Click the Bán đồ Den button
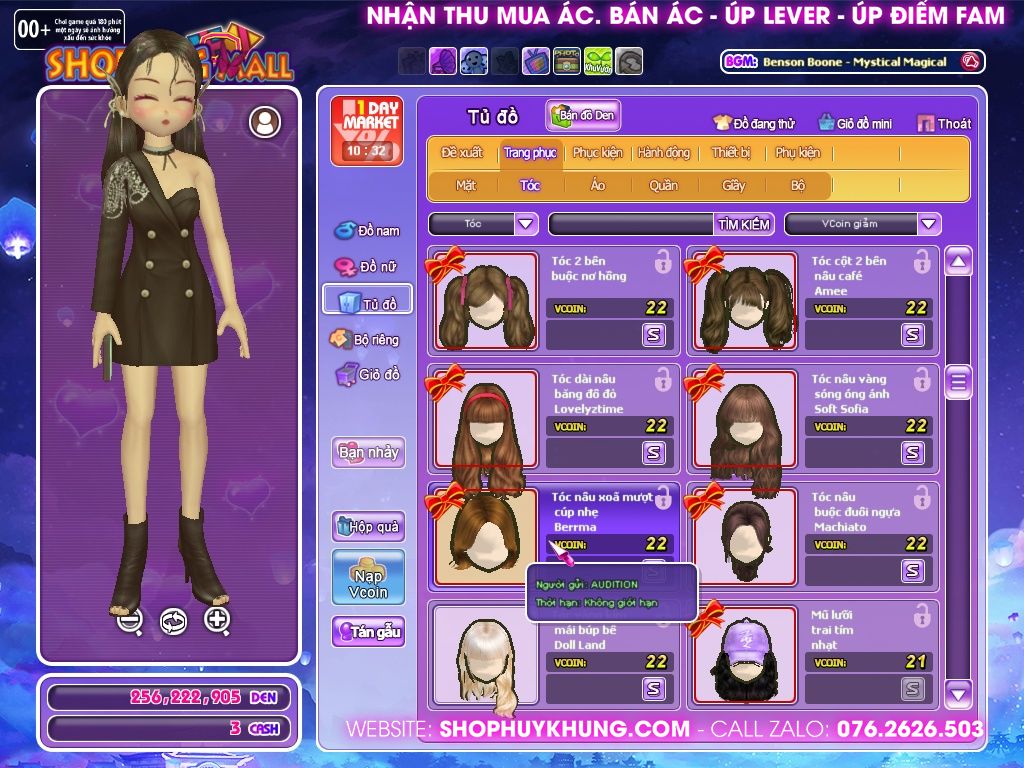The width and height of the screenshot is (1024, 768). tap(583, 116)
